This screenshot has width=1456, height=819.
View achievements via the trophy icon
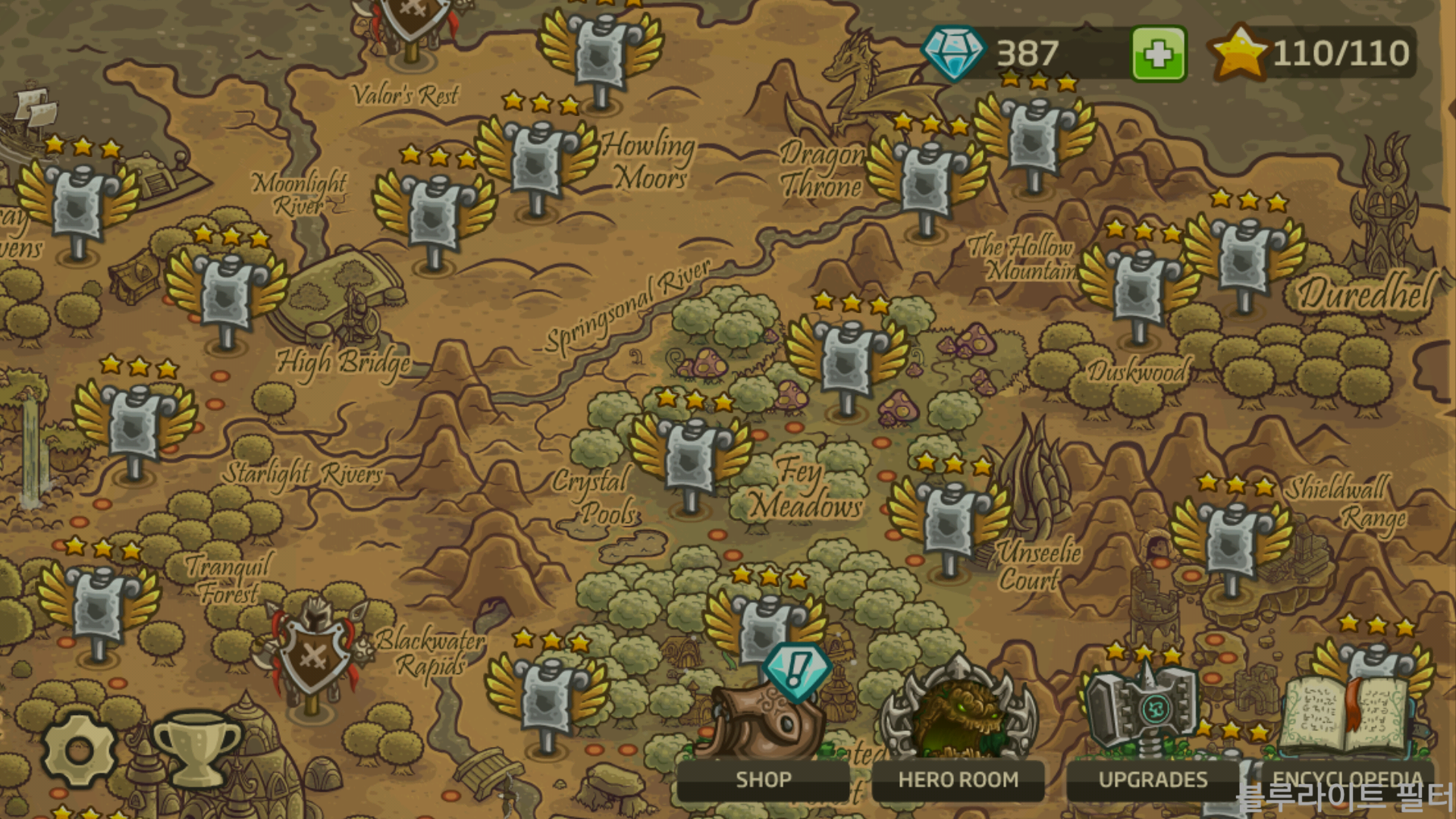[196, 748]
